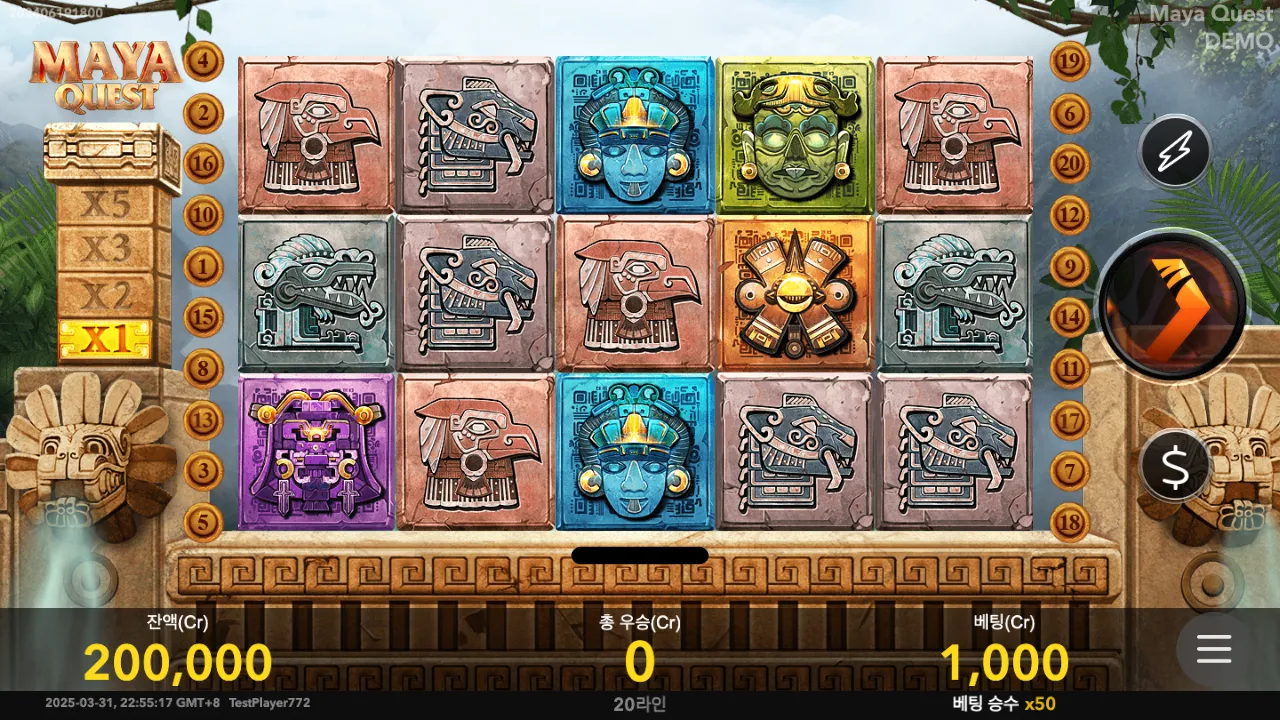The height and width of the screenshot is (720, 1280).
Task: Select the lightning turbo spin icon
Action: (x=1175, y=152)
